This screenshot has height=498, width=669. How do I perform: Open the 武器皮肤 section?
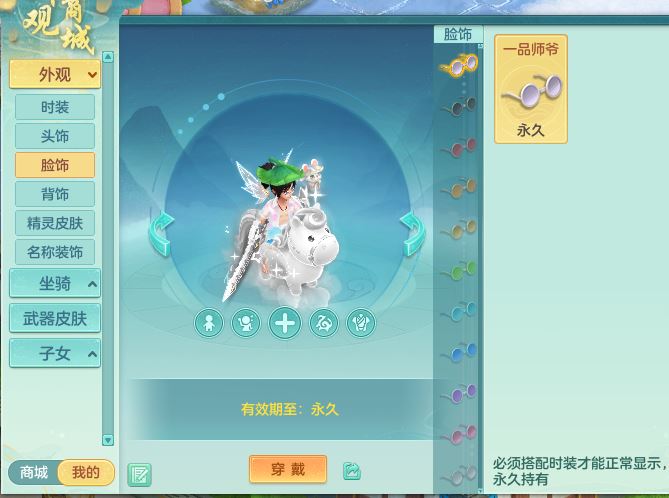(55, 319)
